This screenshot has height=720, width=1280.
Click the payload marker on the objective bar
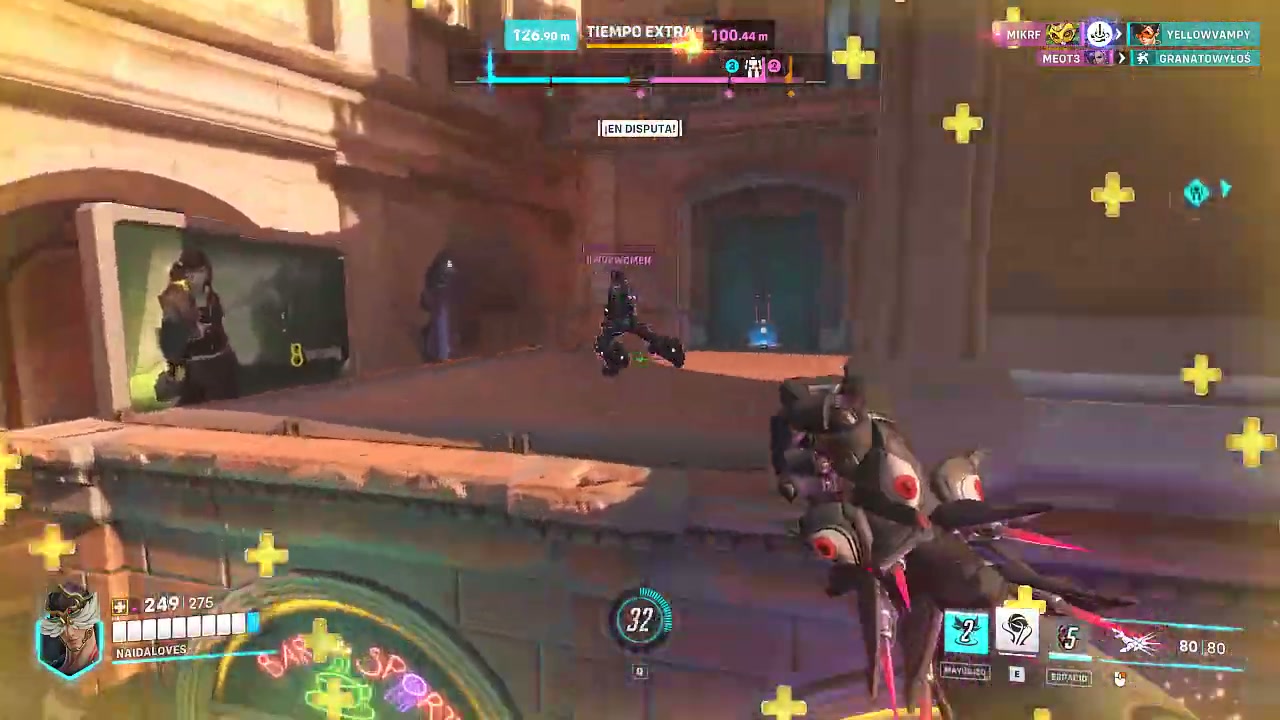tap(754, 66)
